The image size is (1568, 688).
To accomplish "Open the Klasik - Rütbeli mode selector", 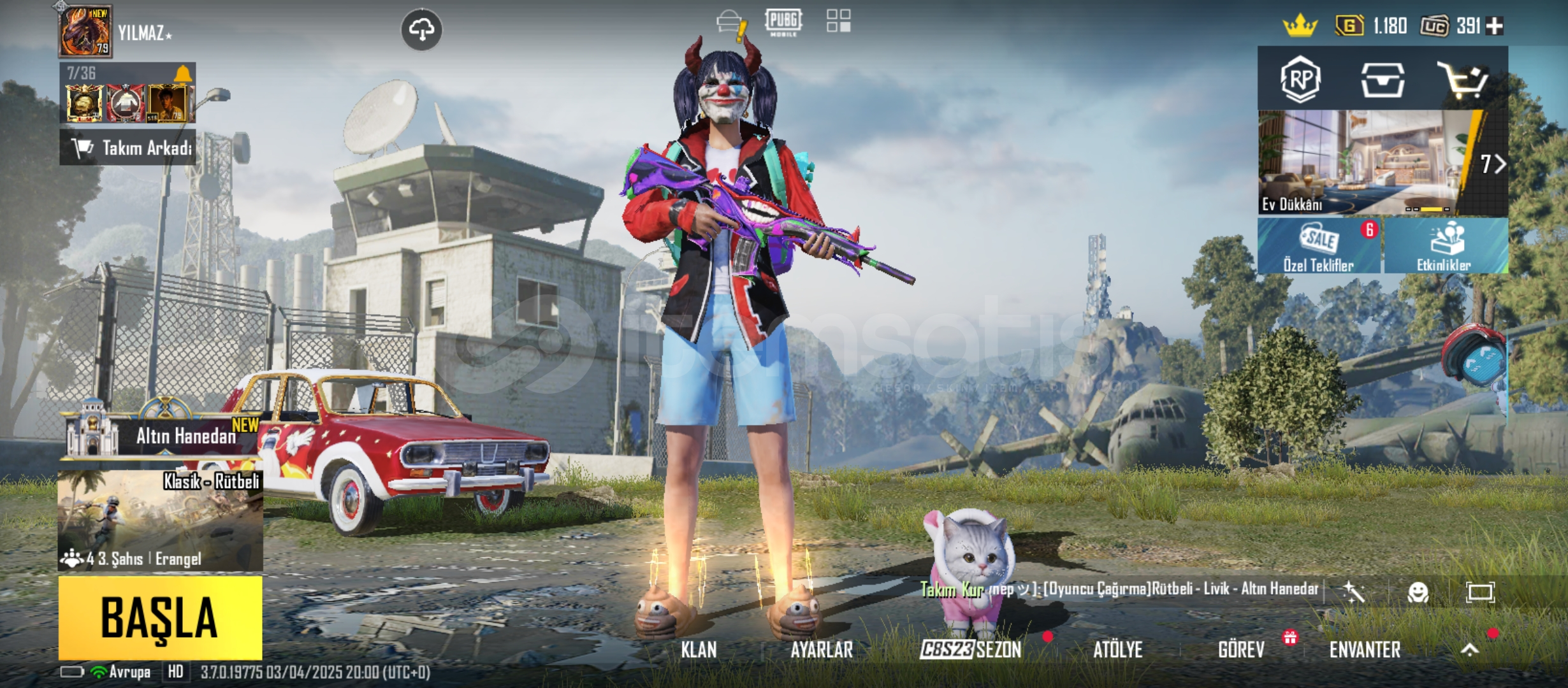I will [x=160, y=520].
